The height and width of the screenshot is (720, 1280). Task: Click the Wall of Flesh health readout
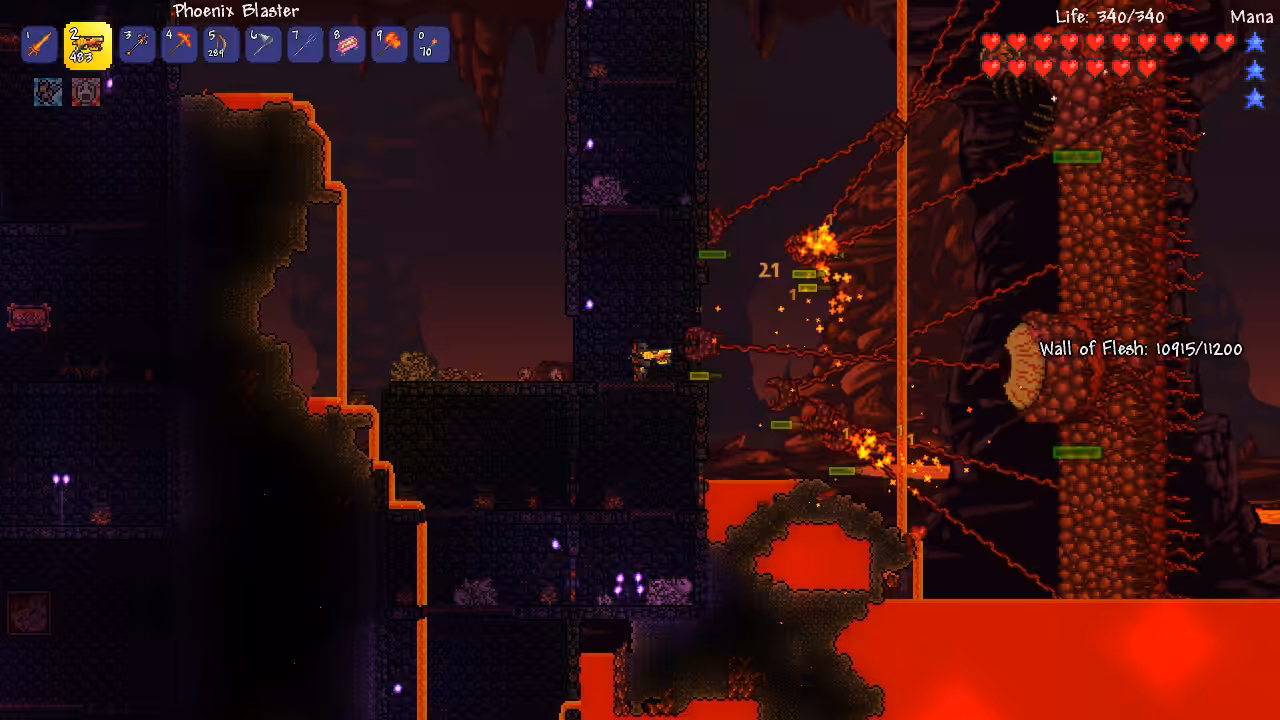pos(1140,349)
